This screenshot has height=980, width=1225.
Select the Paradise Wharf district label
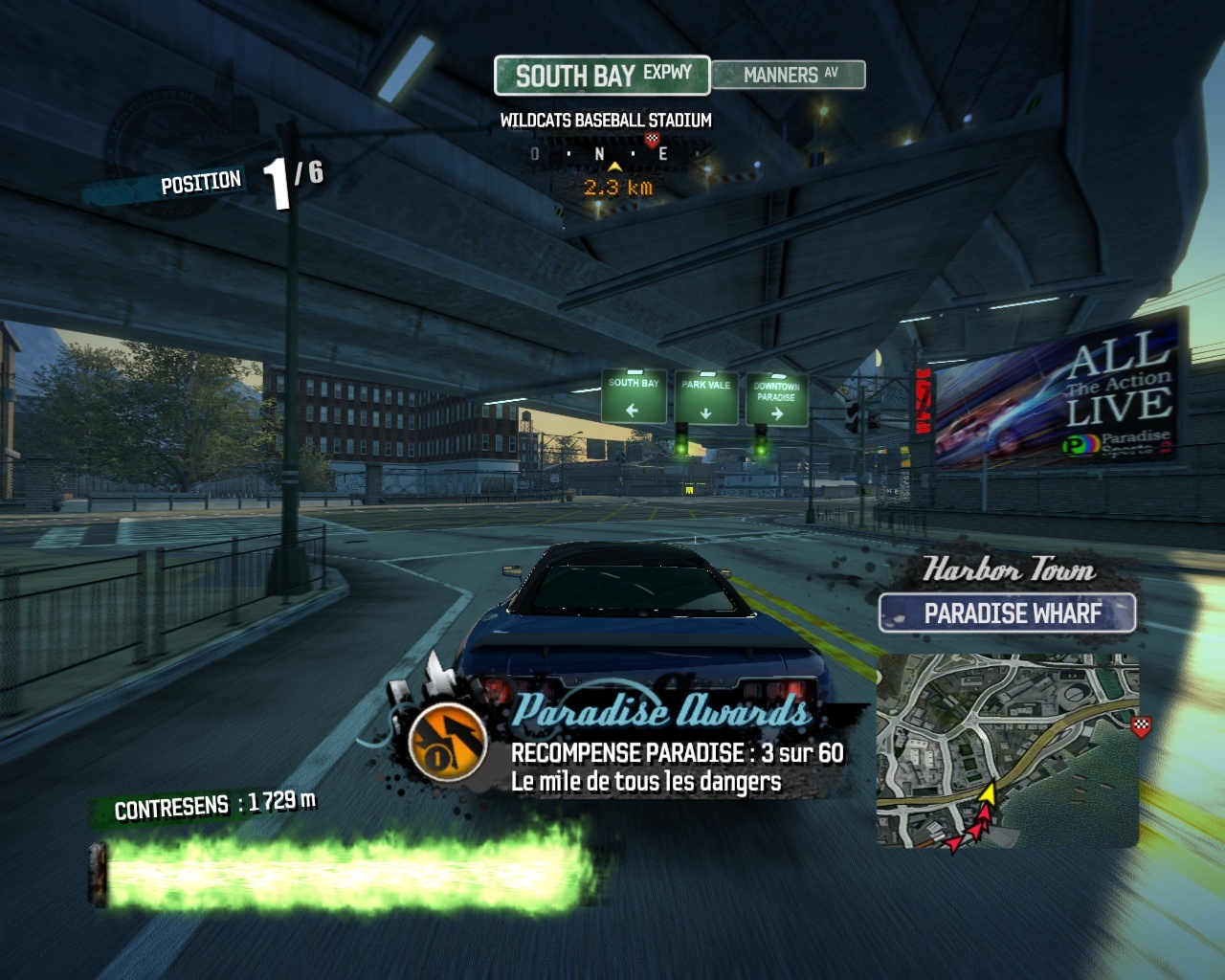coord(1008,613)
